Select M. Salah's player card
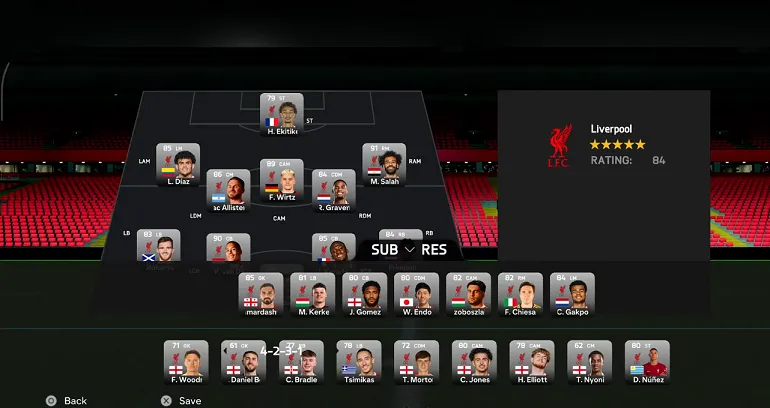 pos(384,164)
